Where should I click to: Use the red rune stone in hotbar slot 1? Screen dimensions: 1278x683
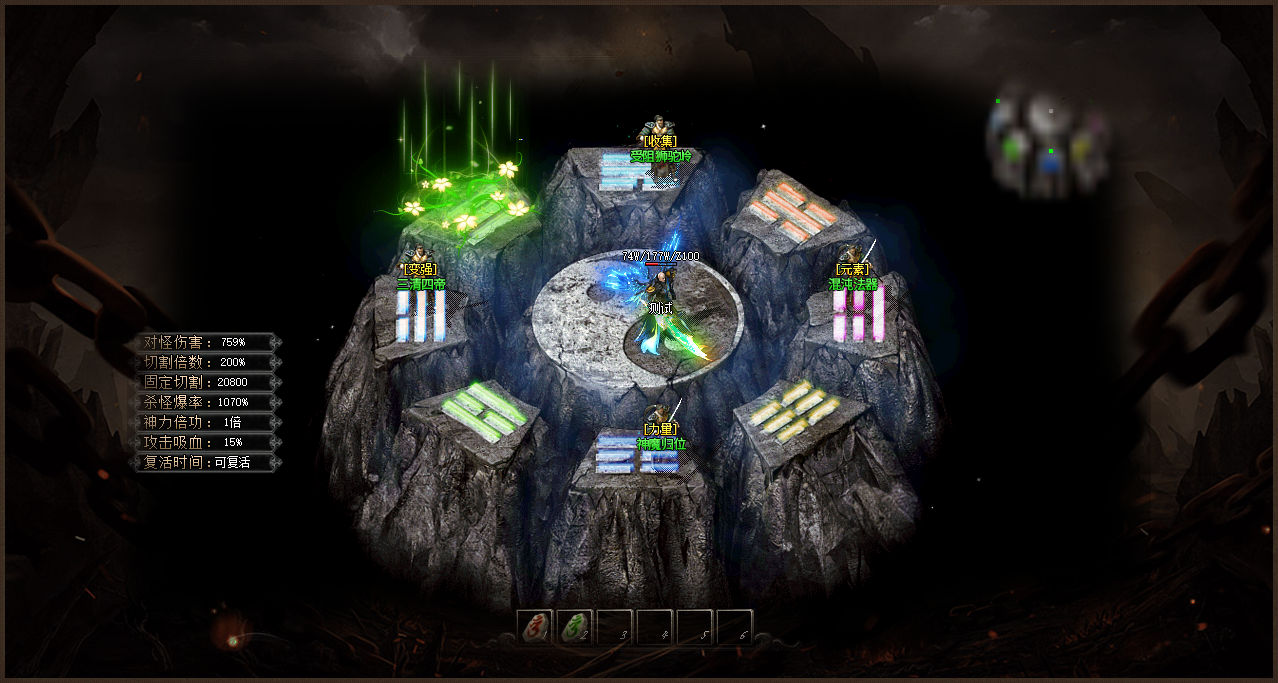coord(535,627)
